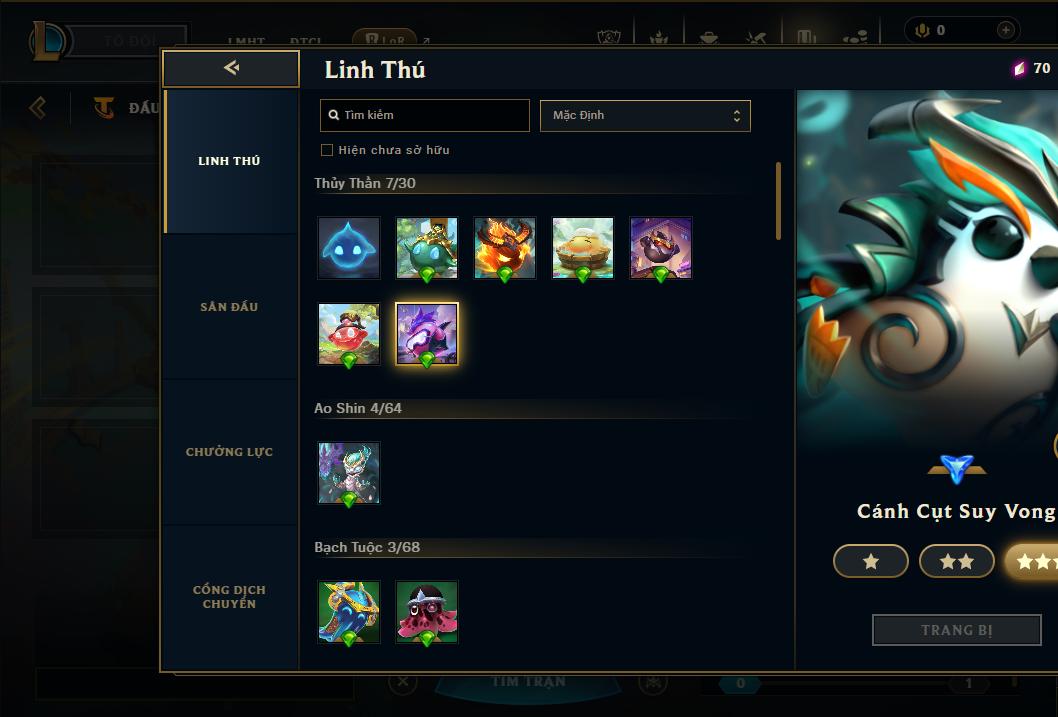The width and height of the screenshot is (1058, 717).
Task: Choose the Ao Shin little legend thumbnail
Action: pos(349,473)
